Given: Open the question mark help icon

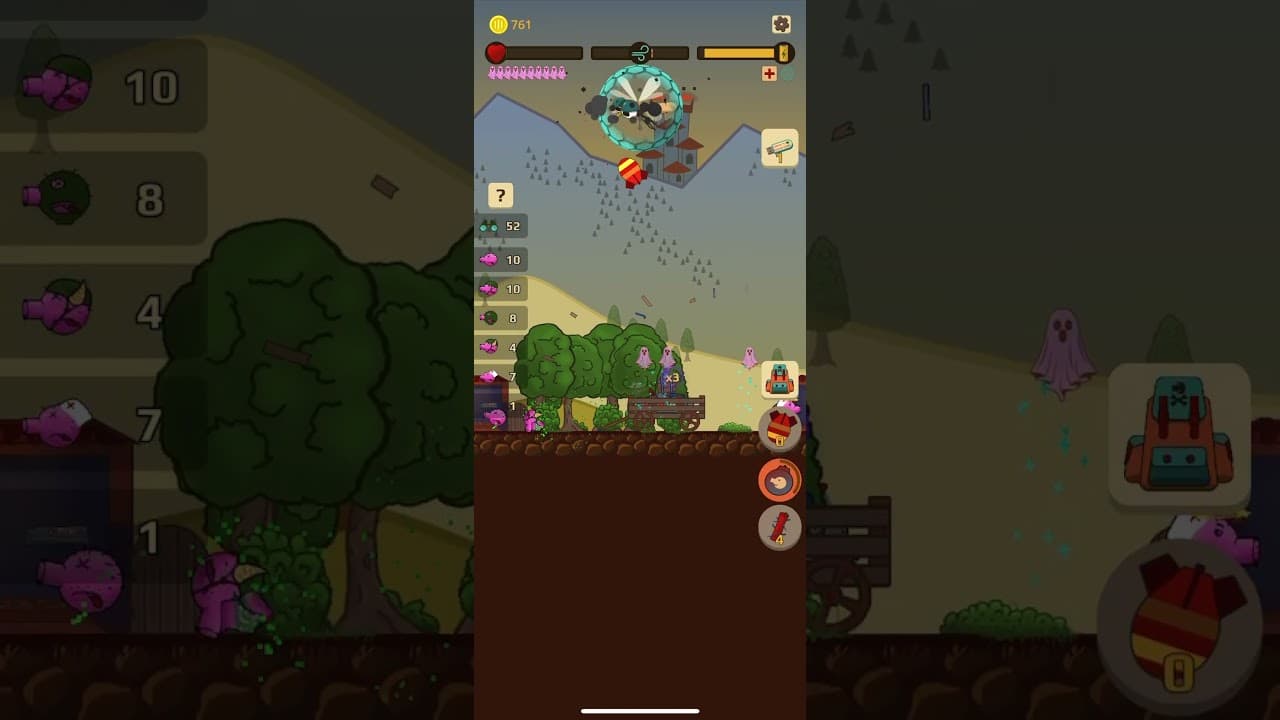Looking at the screenshot, I should (500, 195).
